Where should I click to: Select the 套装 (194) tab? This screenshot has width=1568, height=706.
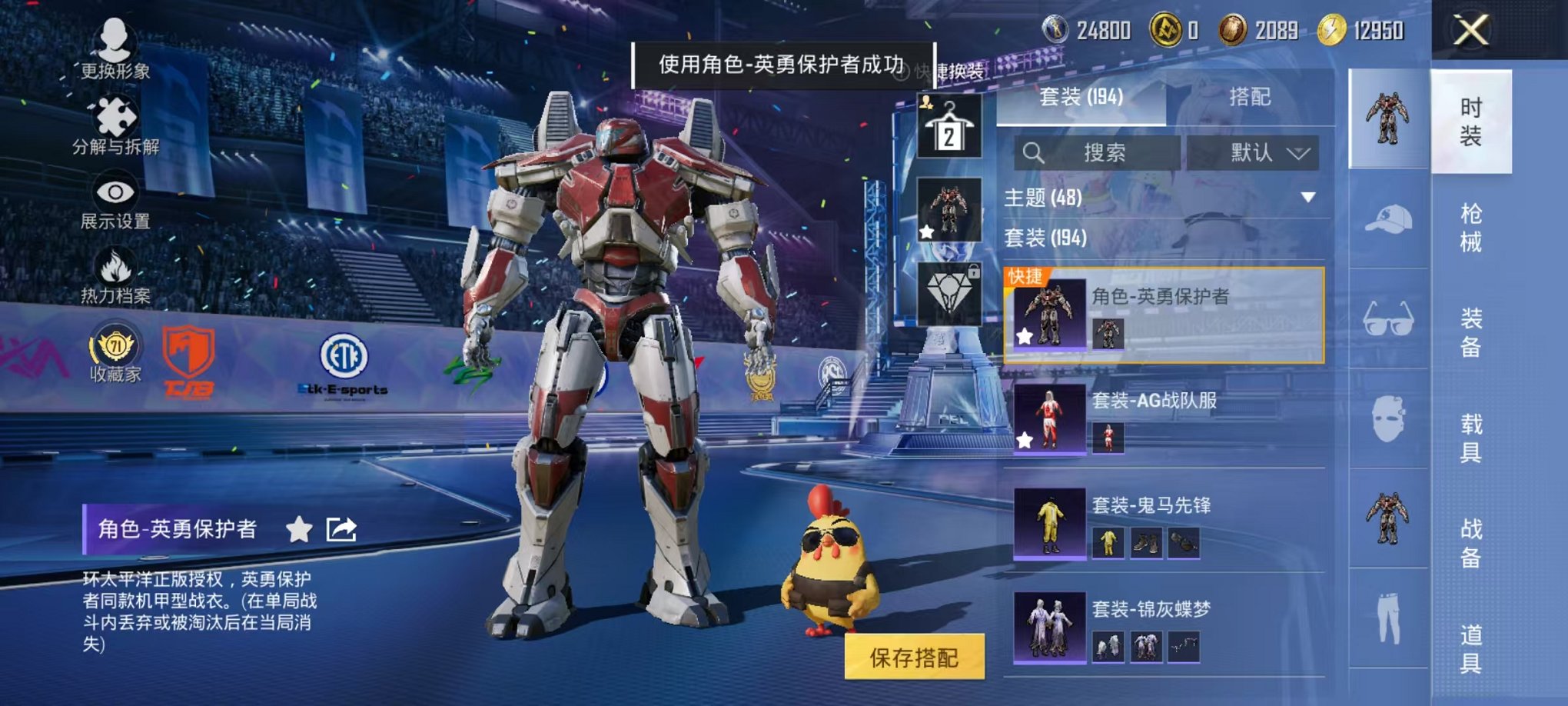(x=1081, y=97)
